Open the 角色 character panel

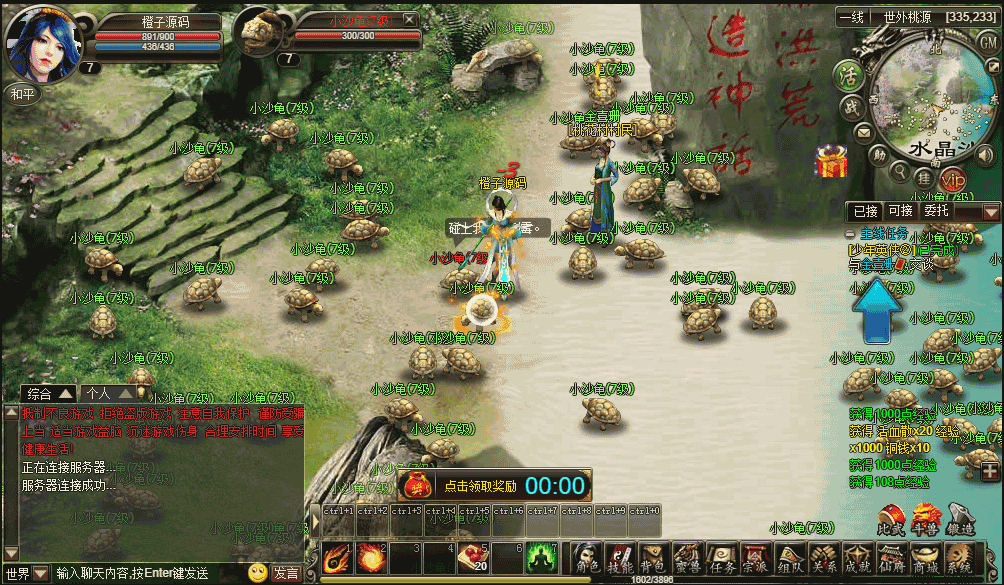tap(587, 558)
